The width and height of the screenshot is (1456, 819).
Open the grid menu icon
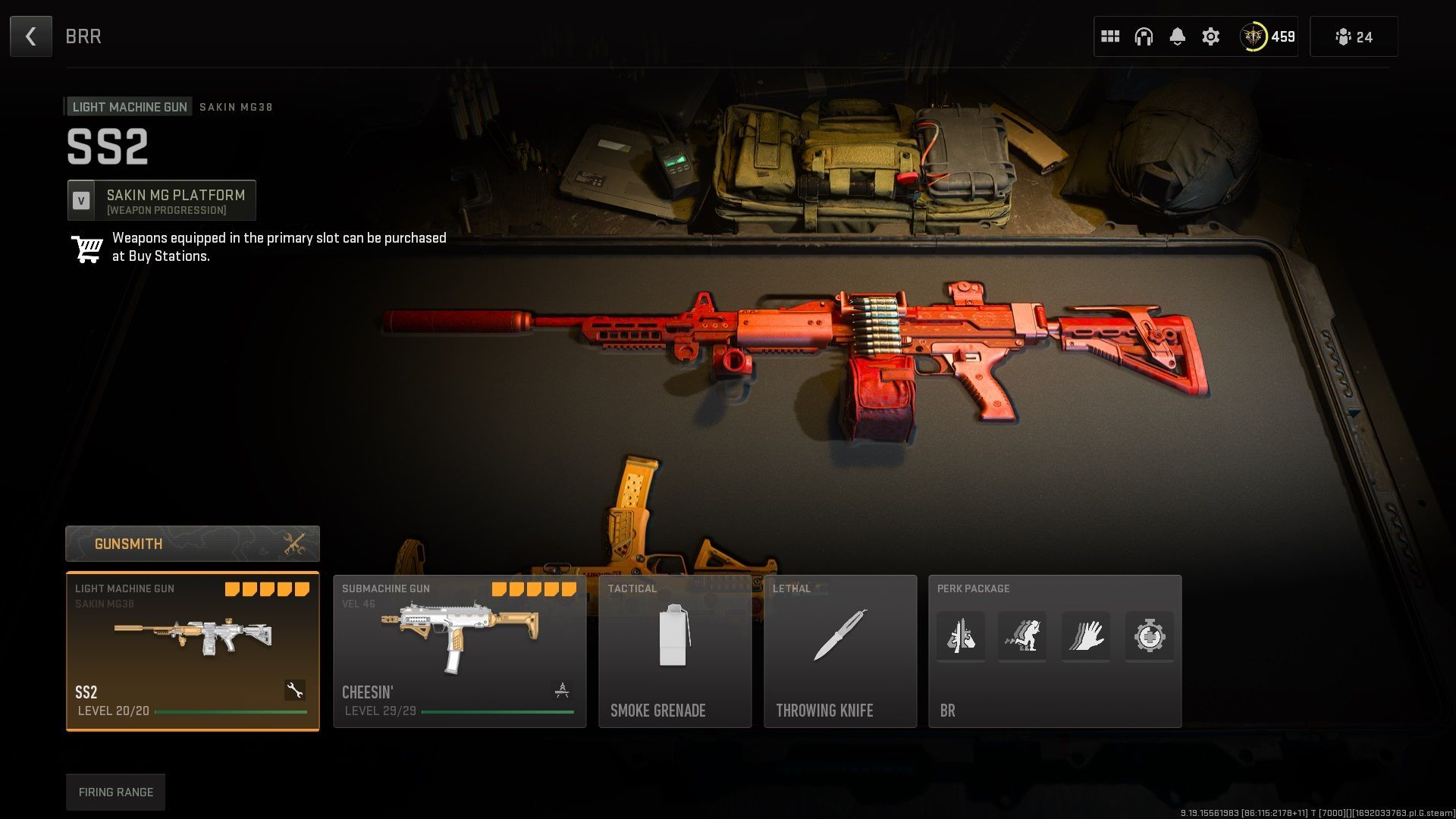click(x=1110, y=36)
